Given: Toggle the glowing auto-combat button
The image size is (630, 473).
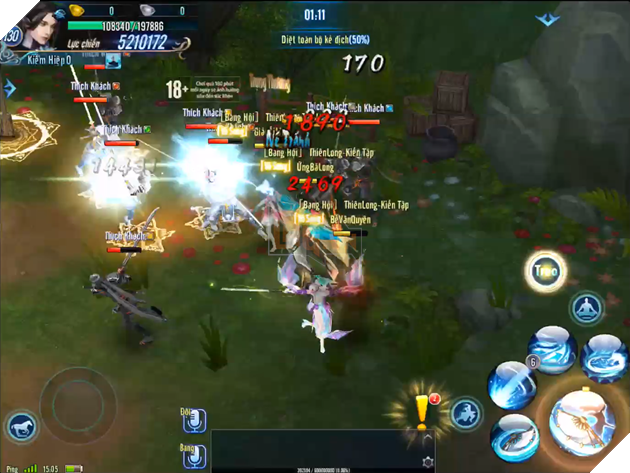Looking at the screenshot, I should (x=546, y=270).
